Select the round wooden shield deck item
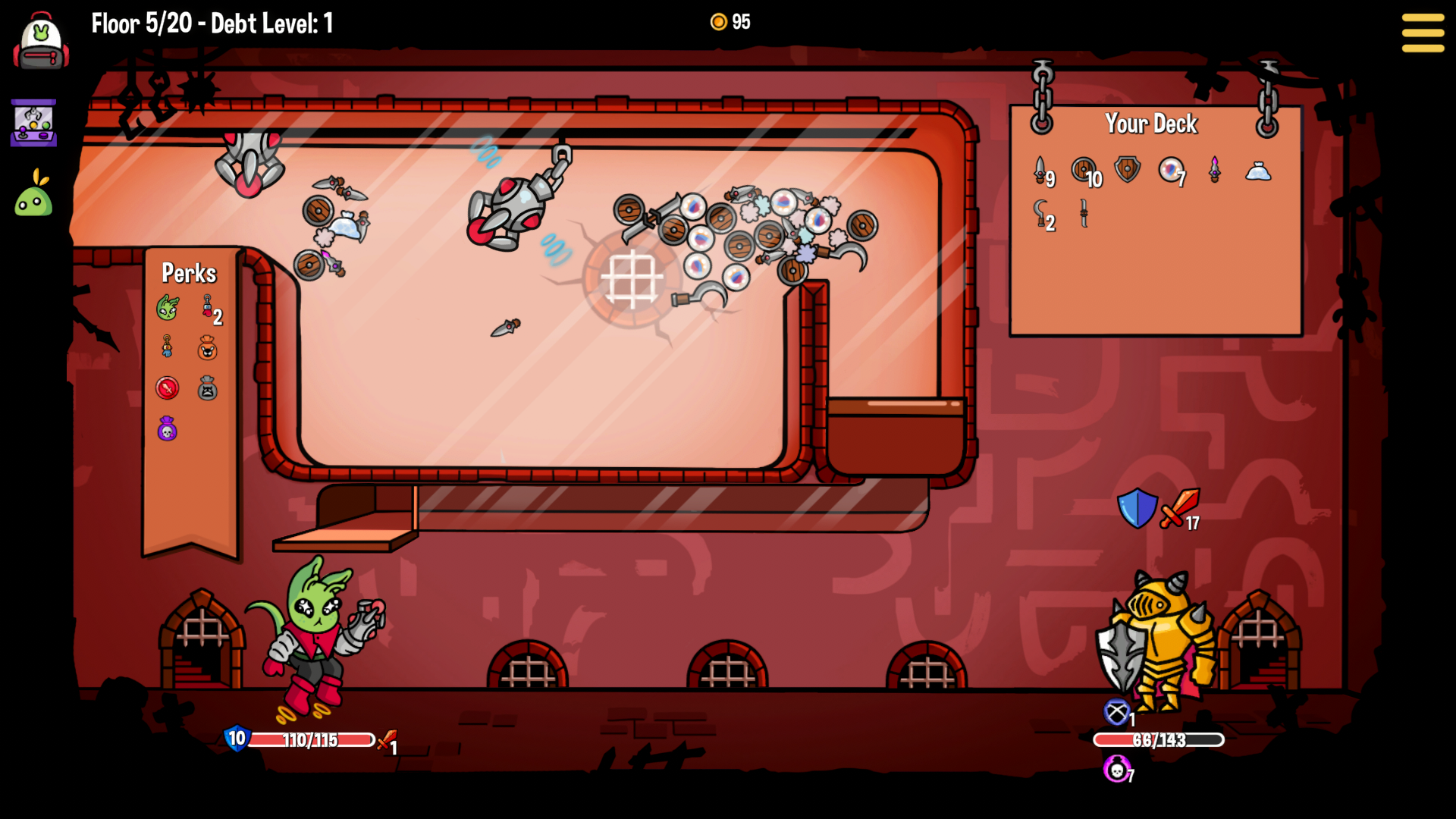 pyautogui.click(x=1084, y=170)
